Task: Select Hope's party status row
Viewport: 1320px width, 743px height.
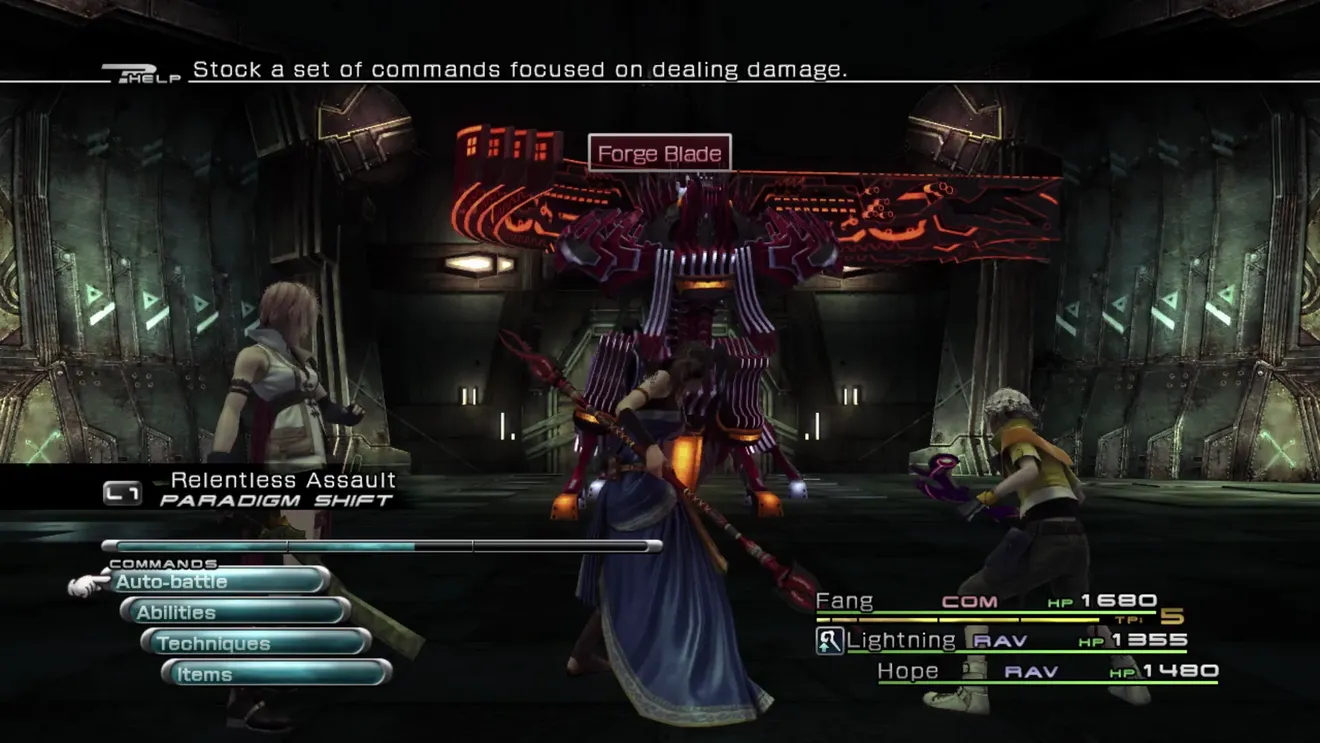Action: click(x=1046, y=671)
